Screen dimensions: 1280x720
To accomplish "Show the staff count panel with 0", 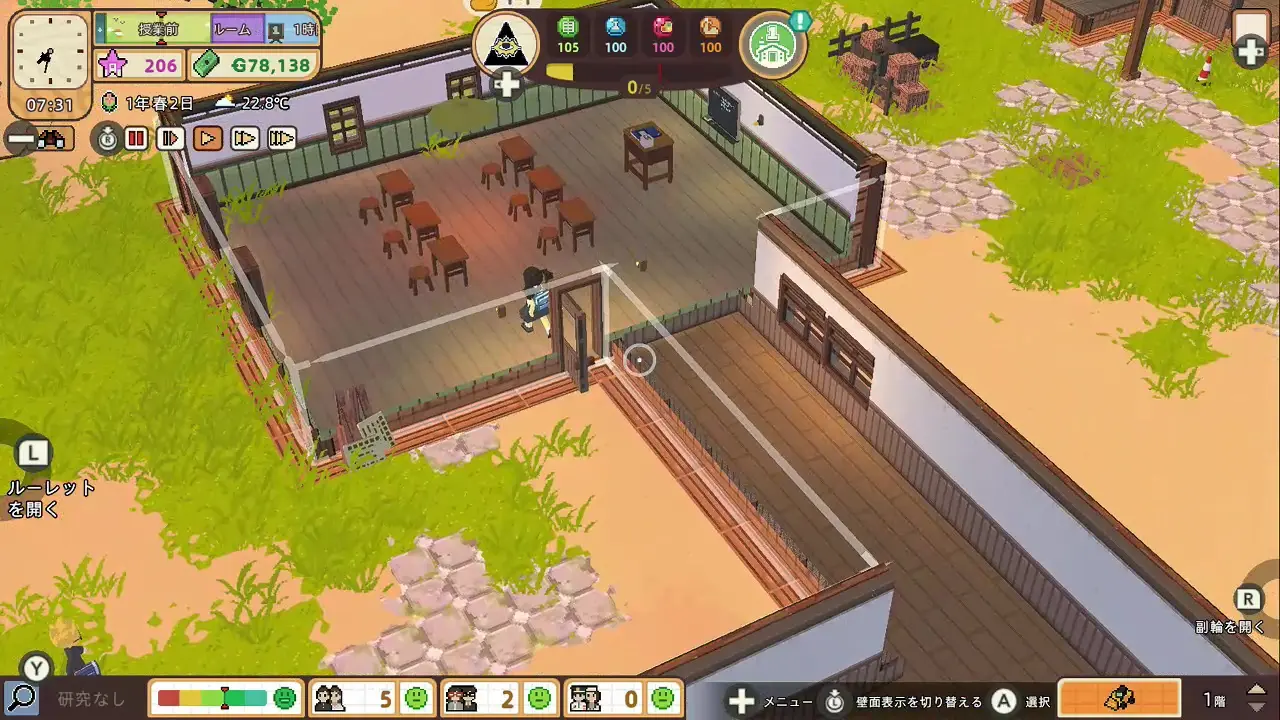I will point(622,697).
